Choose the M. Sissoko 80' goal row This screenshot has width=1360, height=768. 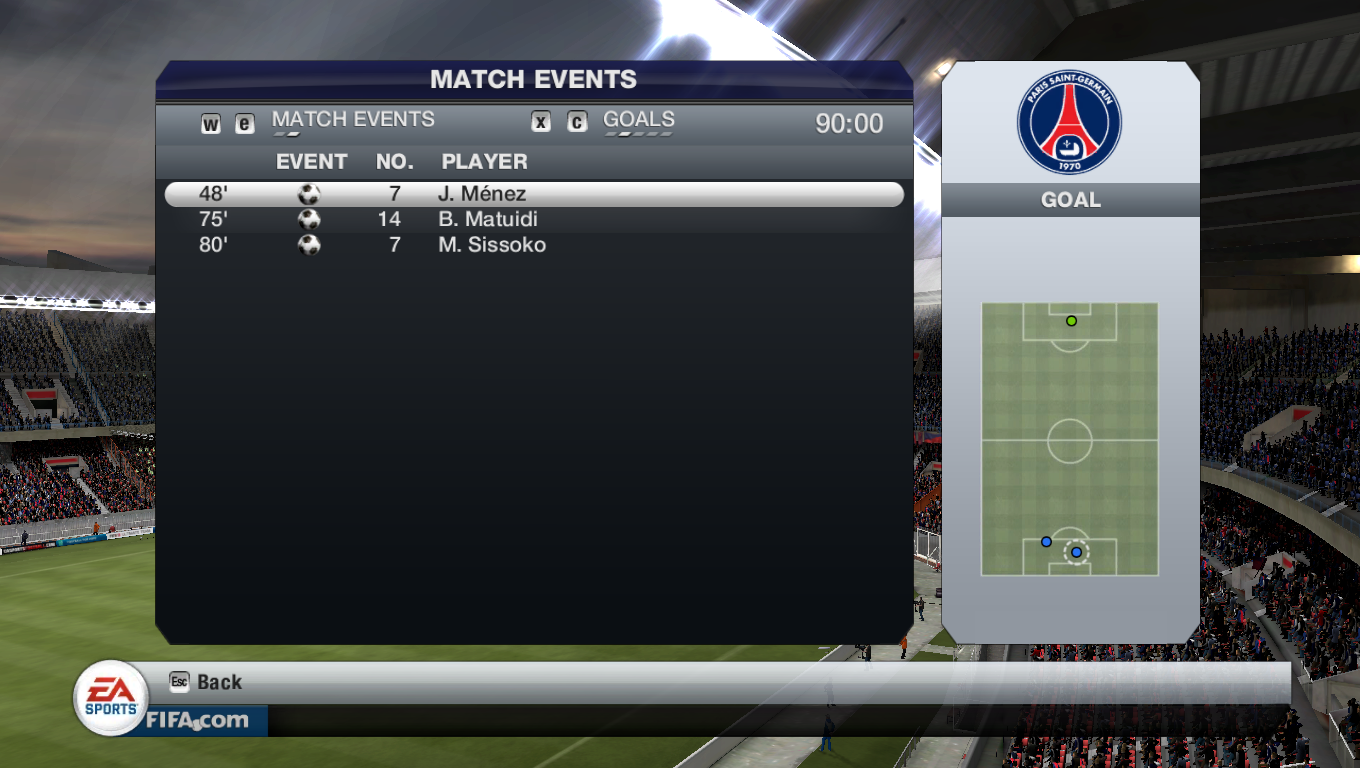point(533,245)
